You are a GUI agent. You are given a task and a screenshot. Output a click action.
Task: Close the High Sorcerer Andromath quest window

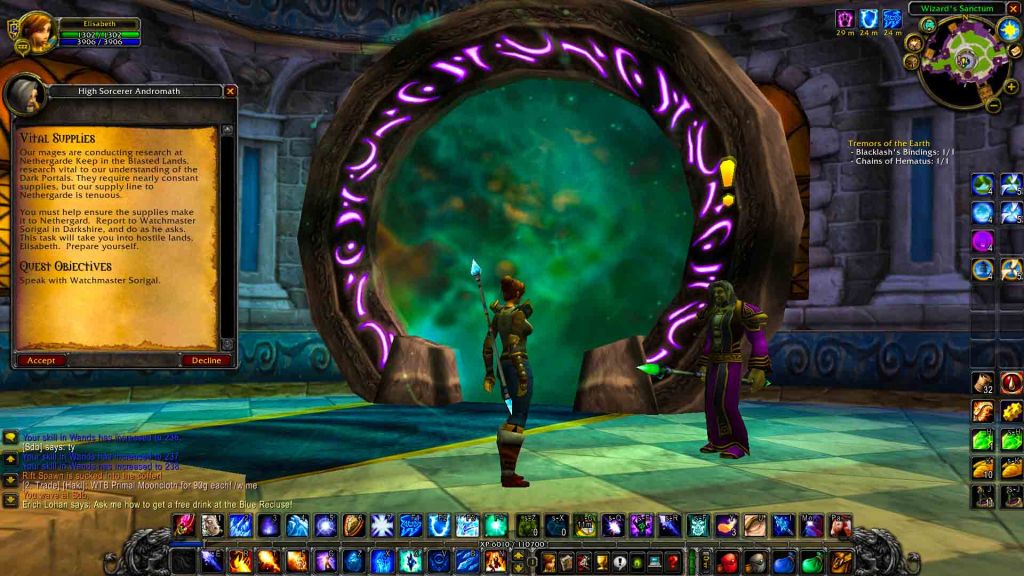(231, 91)
